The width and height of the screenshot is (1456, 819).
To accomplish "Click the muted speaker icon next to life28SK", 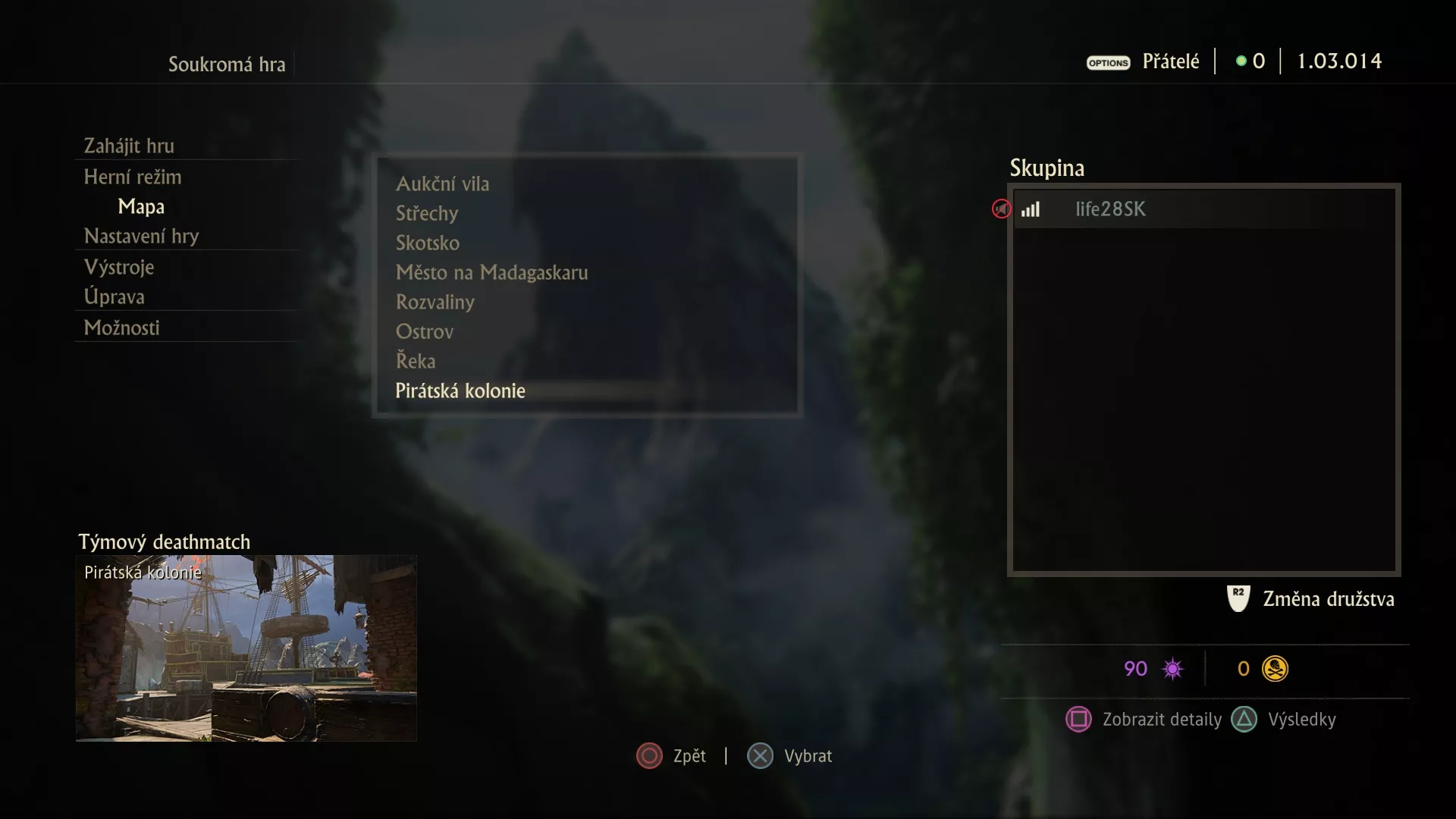I will [1001, 209].
